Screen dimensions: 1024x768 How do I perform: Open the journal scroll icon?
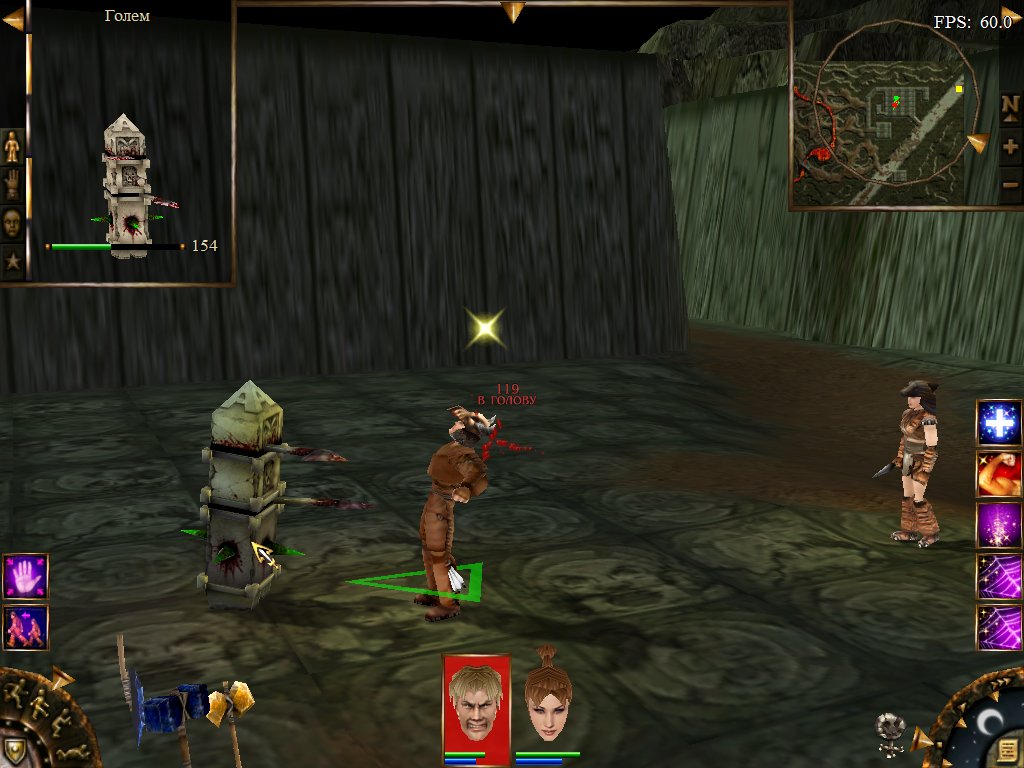pos(1007,749)
